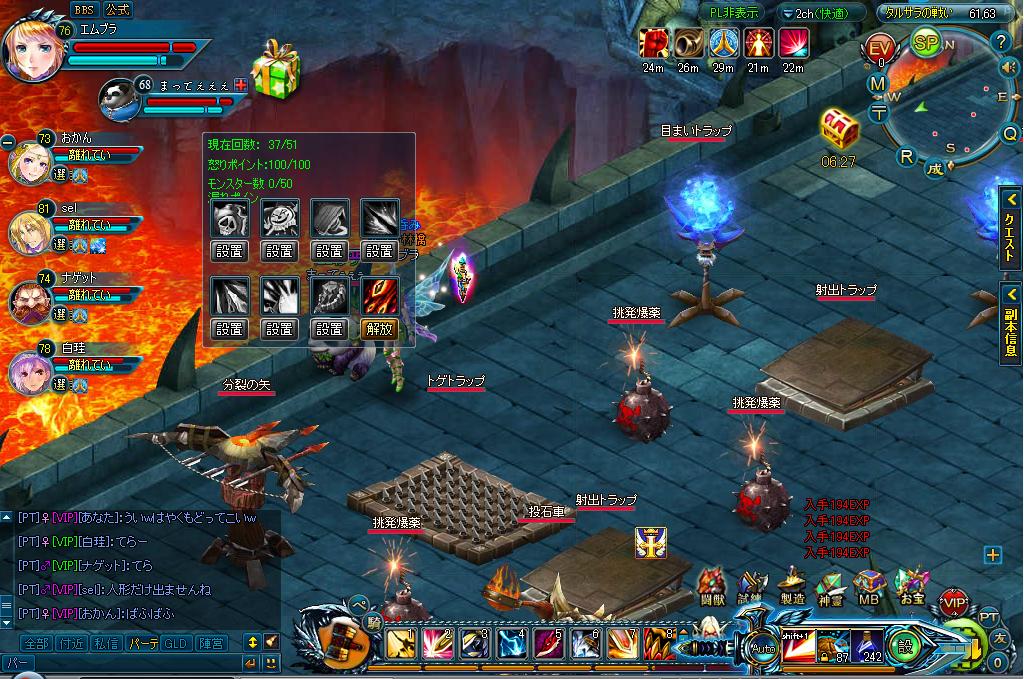Switch chat to the GLD guild tab
Viewport: 1024px width, 679px height.
pos(176,643)
